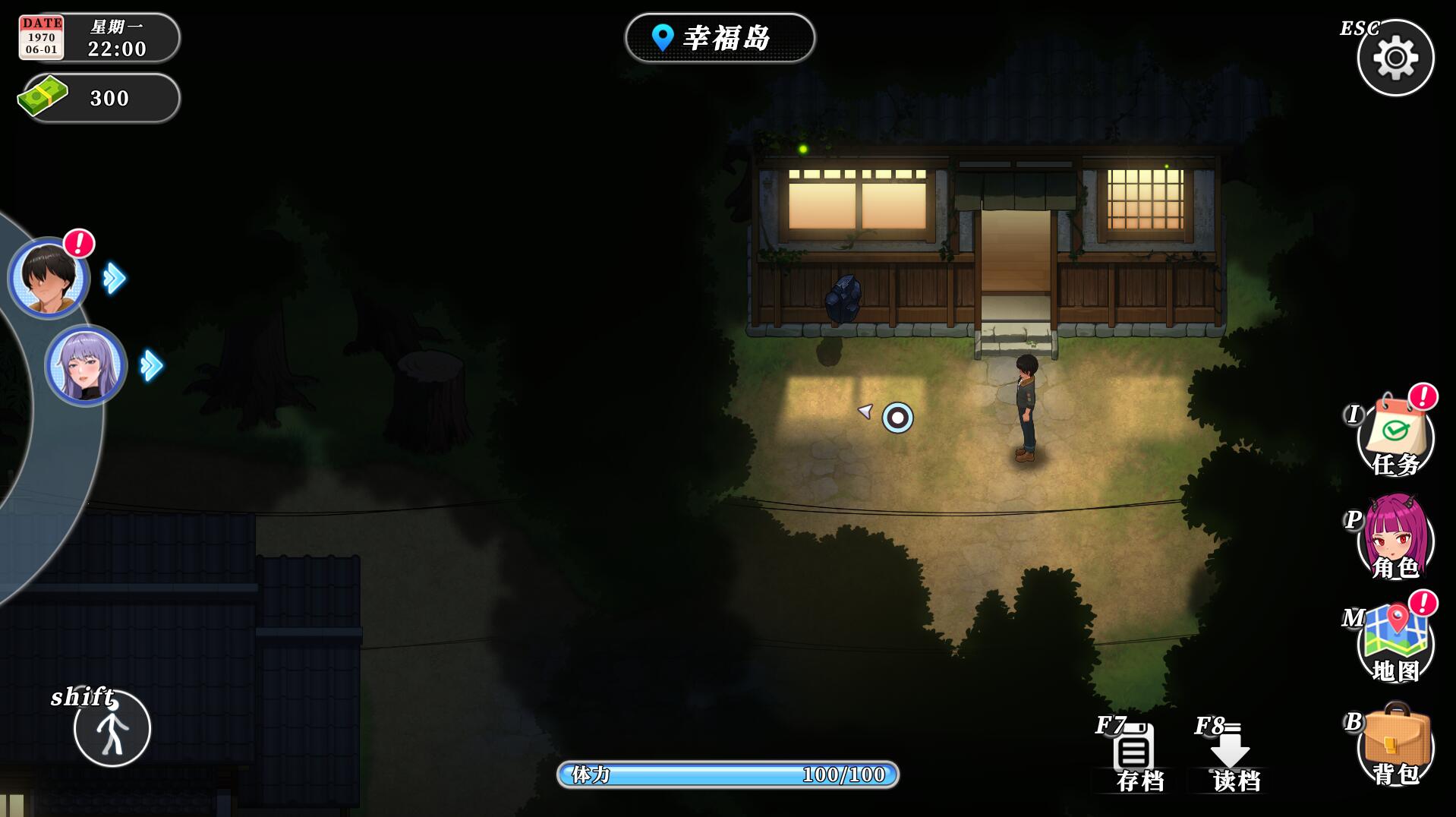This screenshot has width=1456, height=817.
Task: Open the settings gear menu
Action: [1395, 58]
